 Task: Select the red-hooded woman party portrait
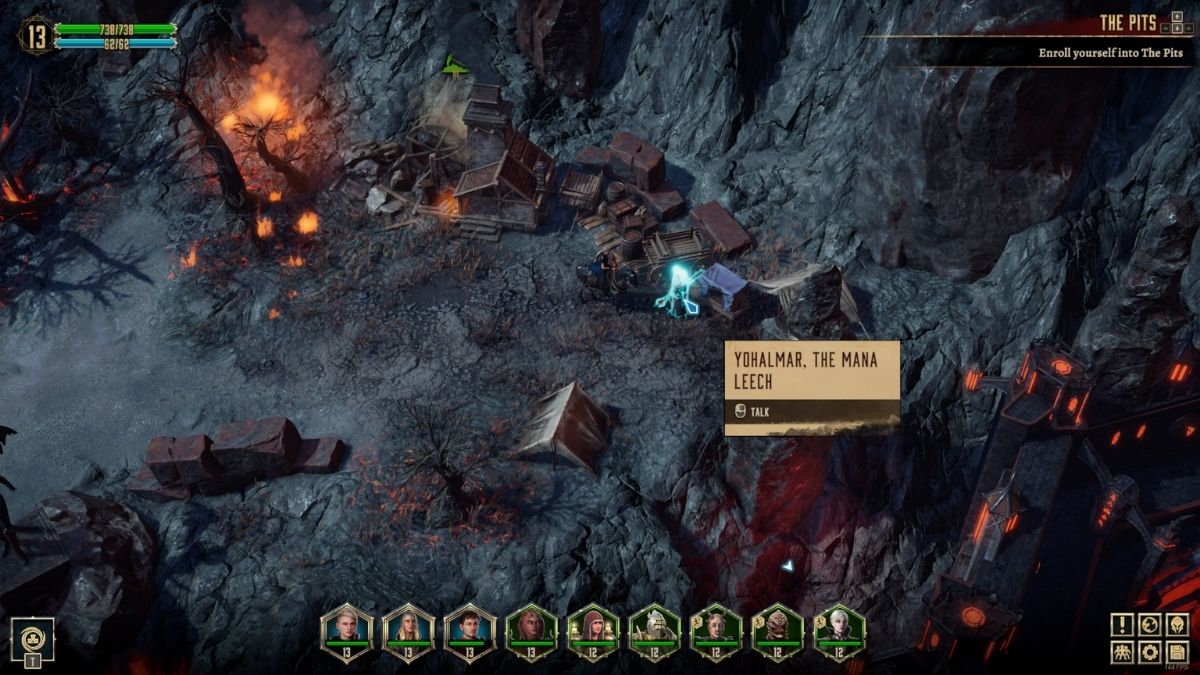coord(593,630)
